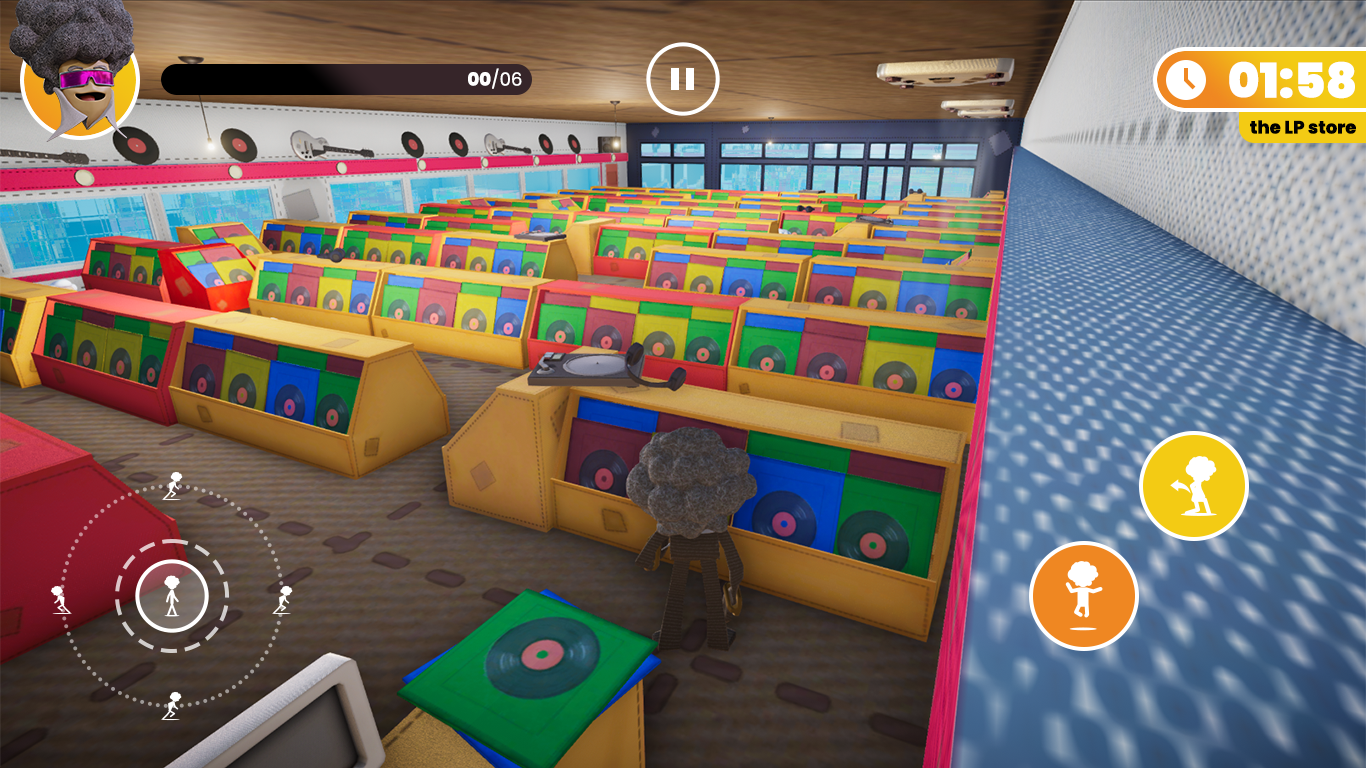
Task: Tap the yellow record-toss action button
Action: pyautogui.click(x=1192, y=483)
